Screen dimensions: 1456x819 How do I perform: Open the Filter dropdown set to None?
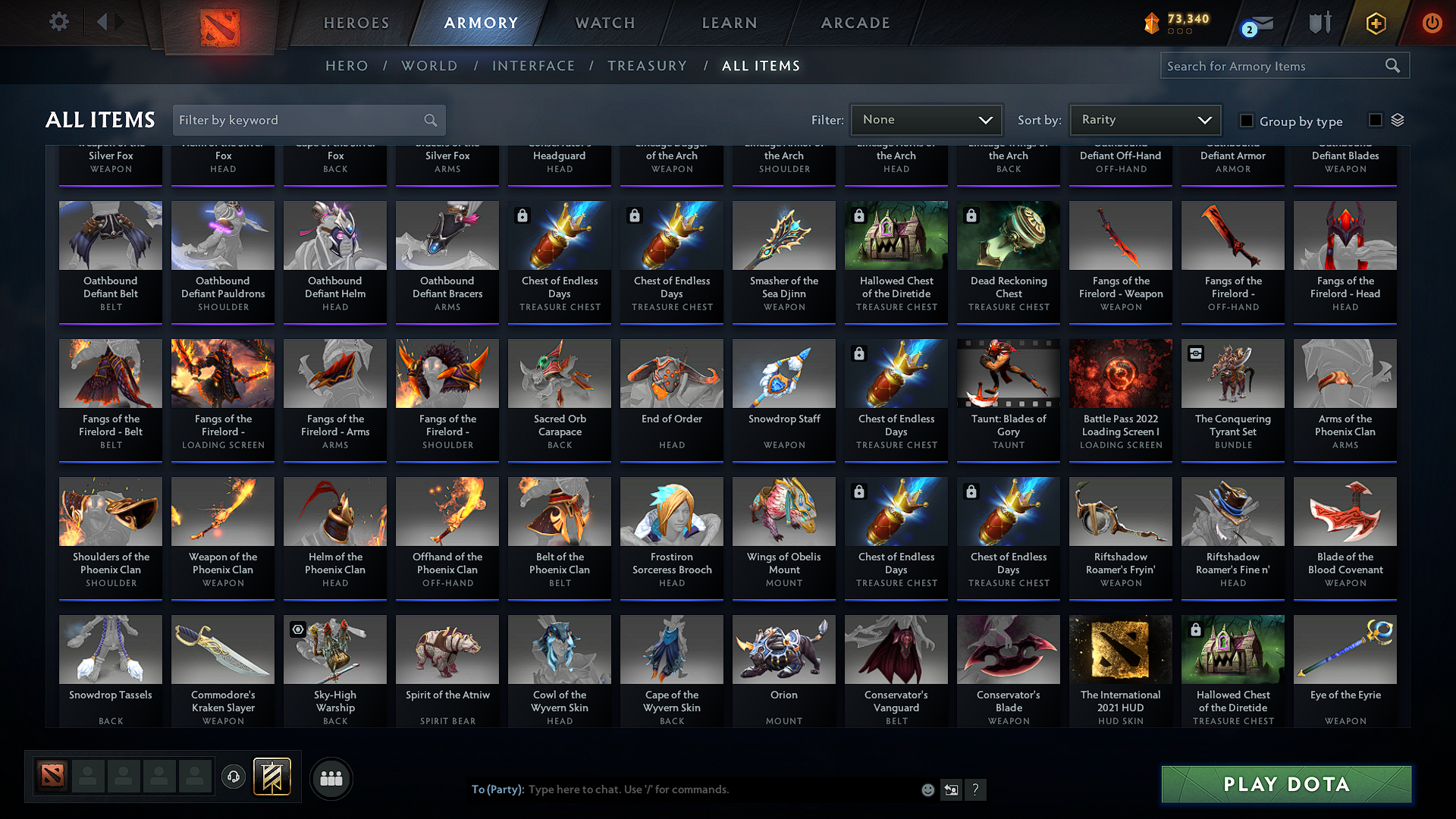[x=926, y=119]
